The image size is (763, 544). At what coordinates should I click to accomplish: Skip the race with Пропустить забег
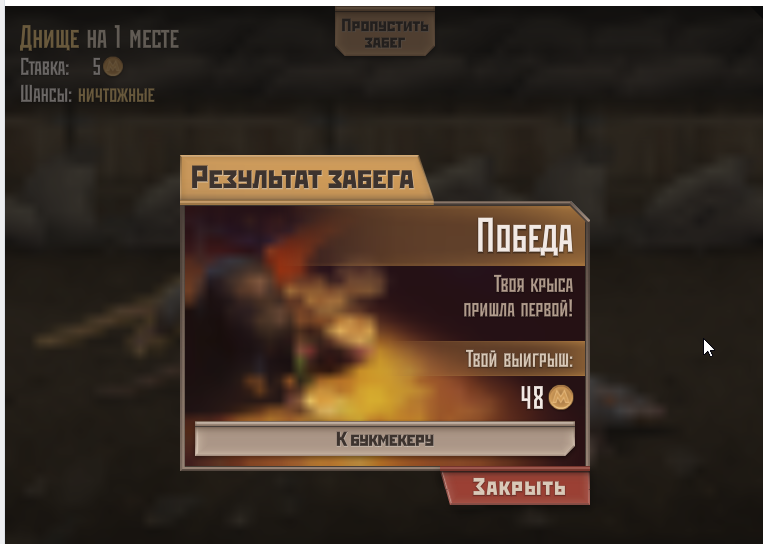click(x=384, y=32)
